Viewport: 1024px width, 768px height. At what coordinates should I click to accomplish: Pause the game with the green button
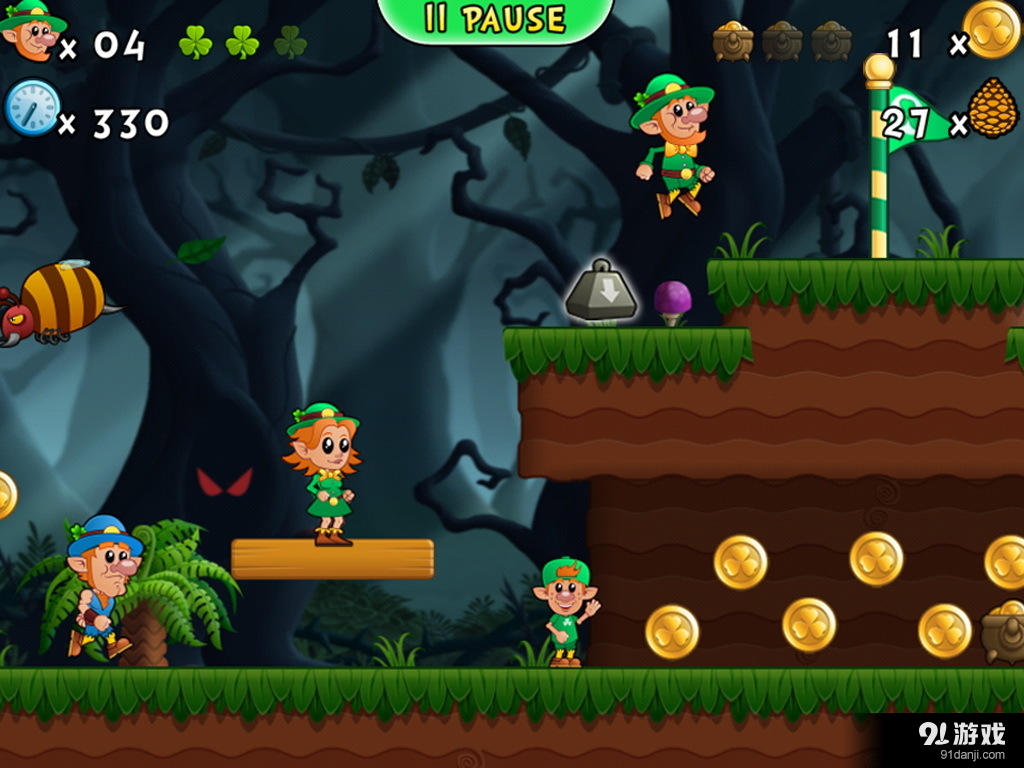[x=495, y=19]
